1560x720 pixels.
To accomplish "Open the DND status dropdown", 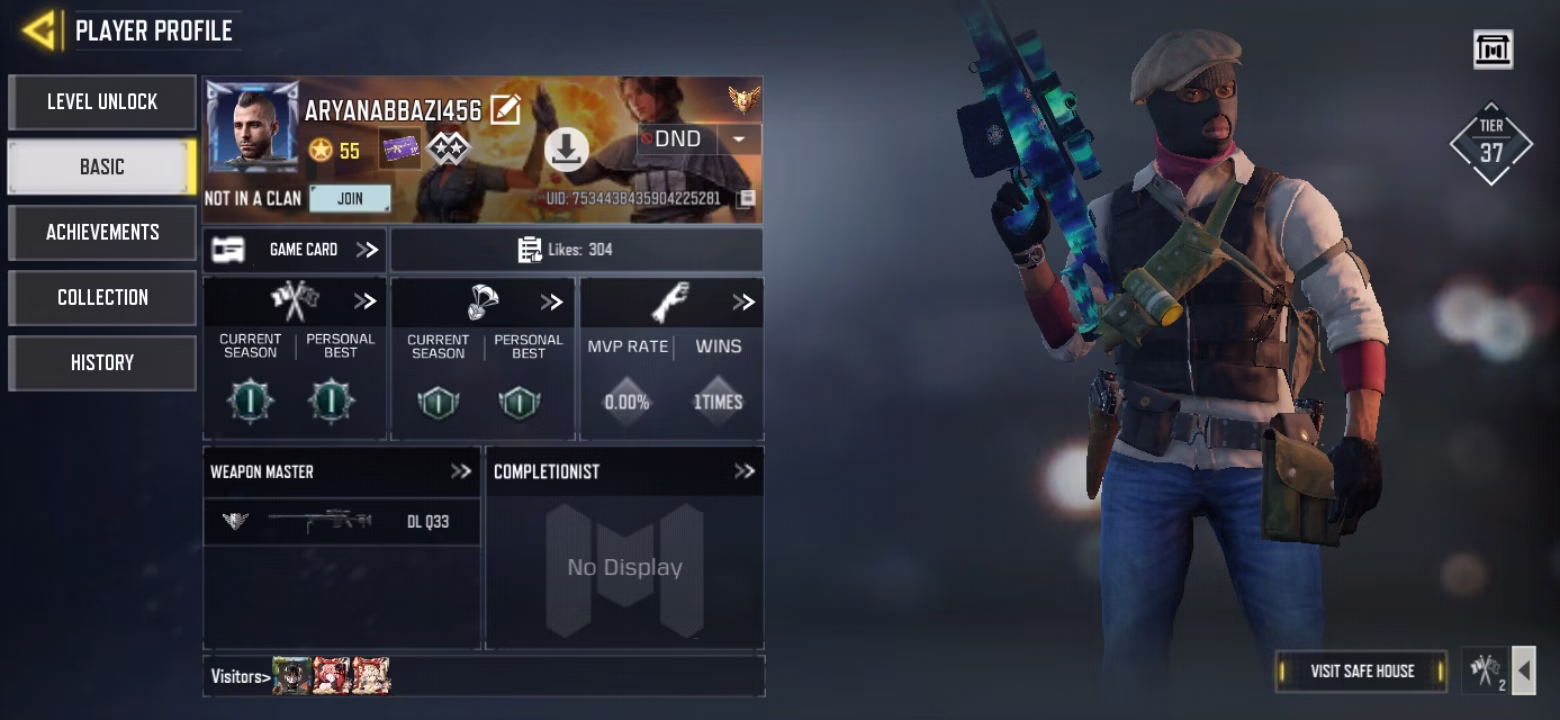I will (x=740, y=139).
